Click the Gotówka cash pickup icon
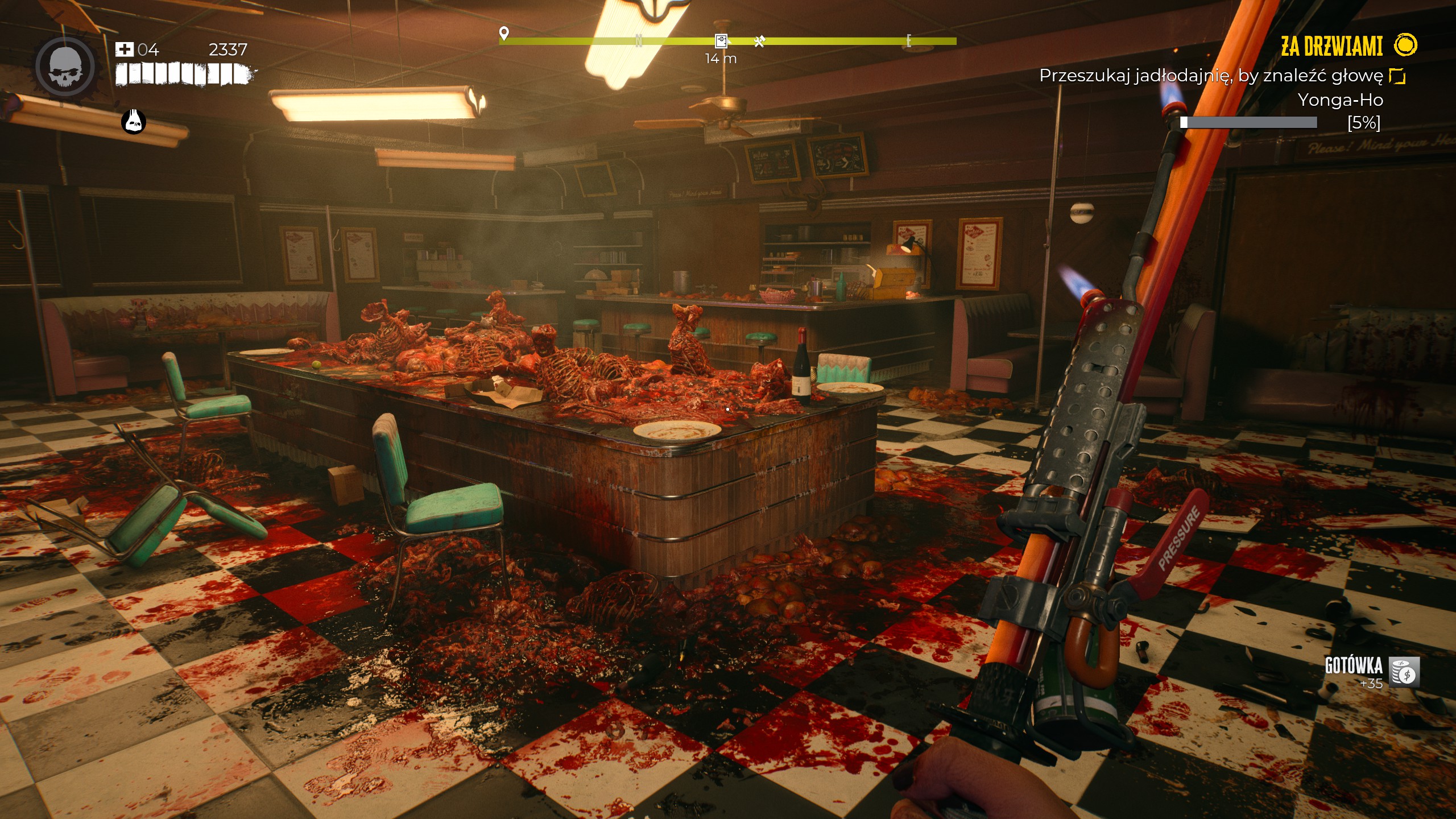 (1404, 672)
